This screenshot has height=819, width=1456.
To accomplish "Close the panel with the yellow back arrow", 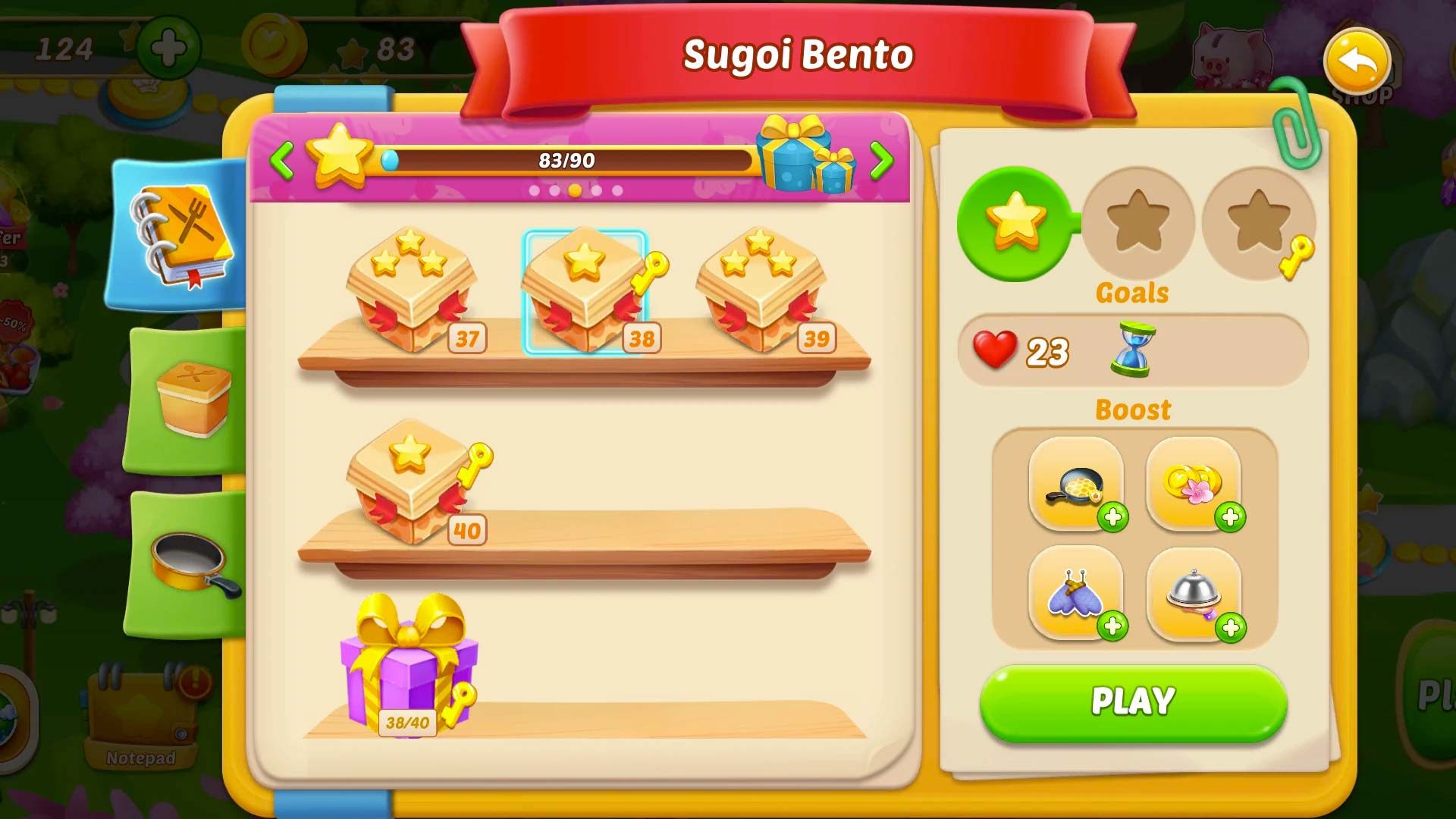I will point(1357,62).
